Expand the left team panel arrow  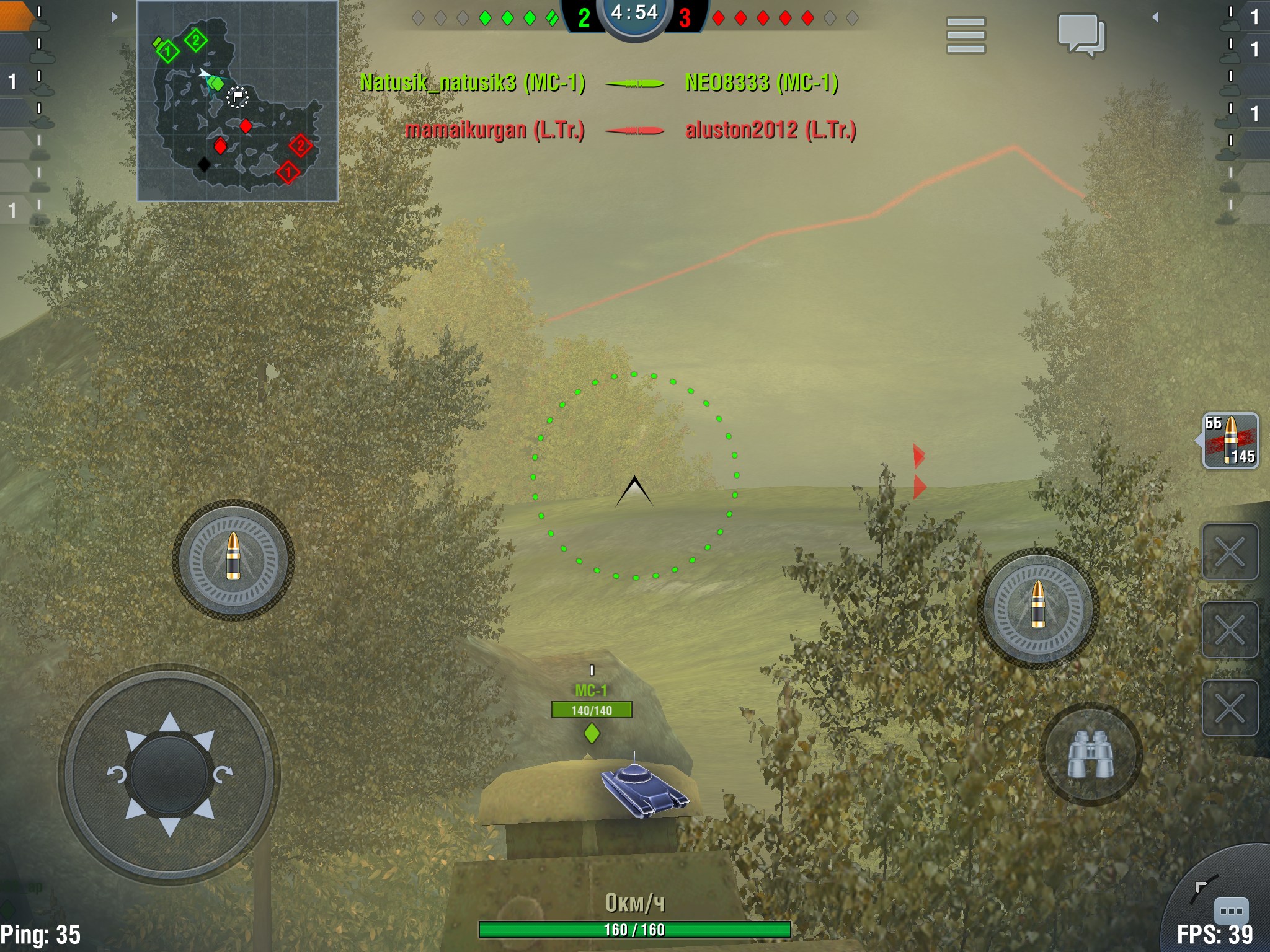click(114, 17)
